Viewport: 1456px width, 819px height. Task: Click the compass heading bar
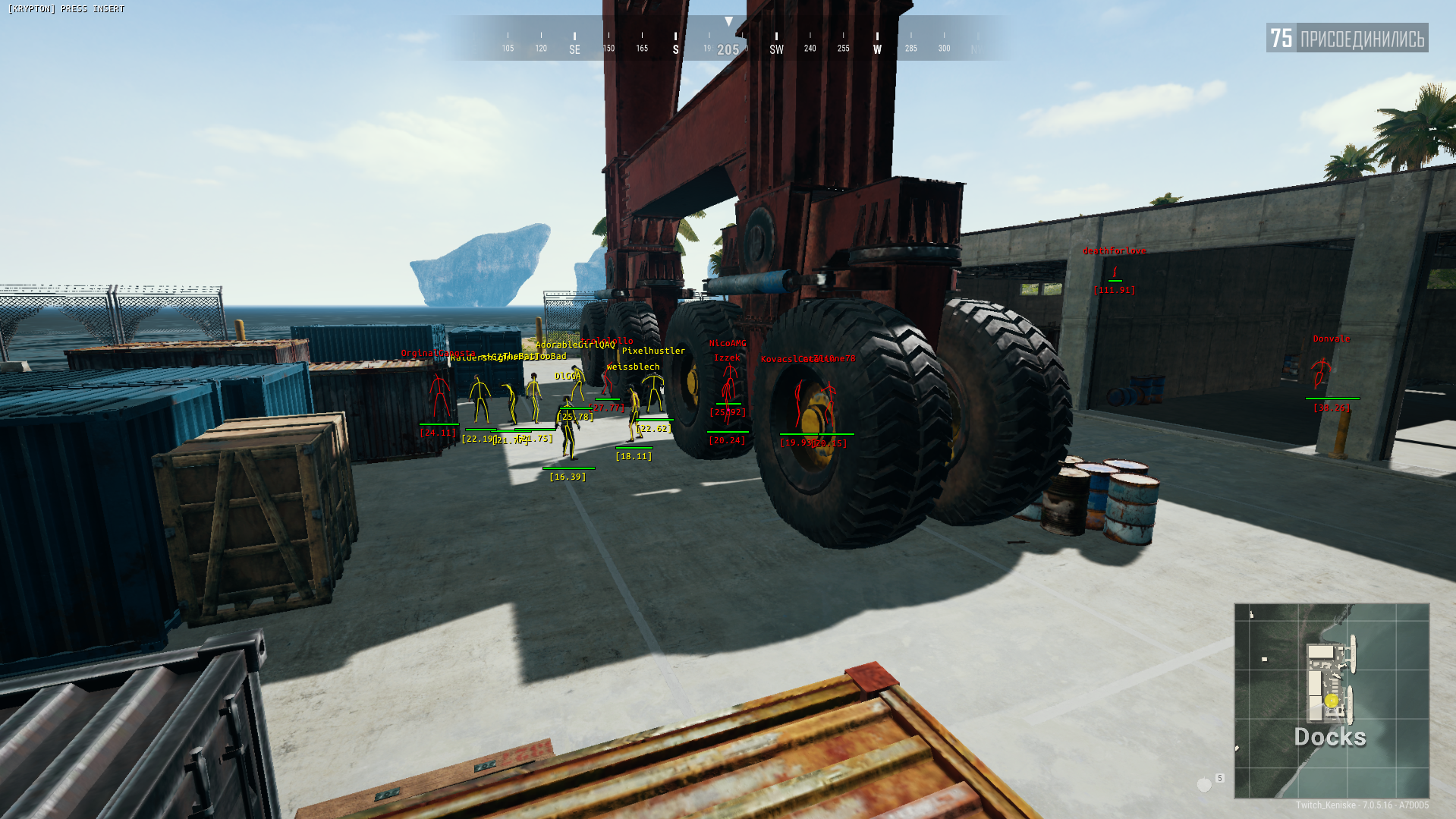[728, 39]
